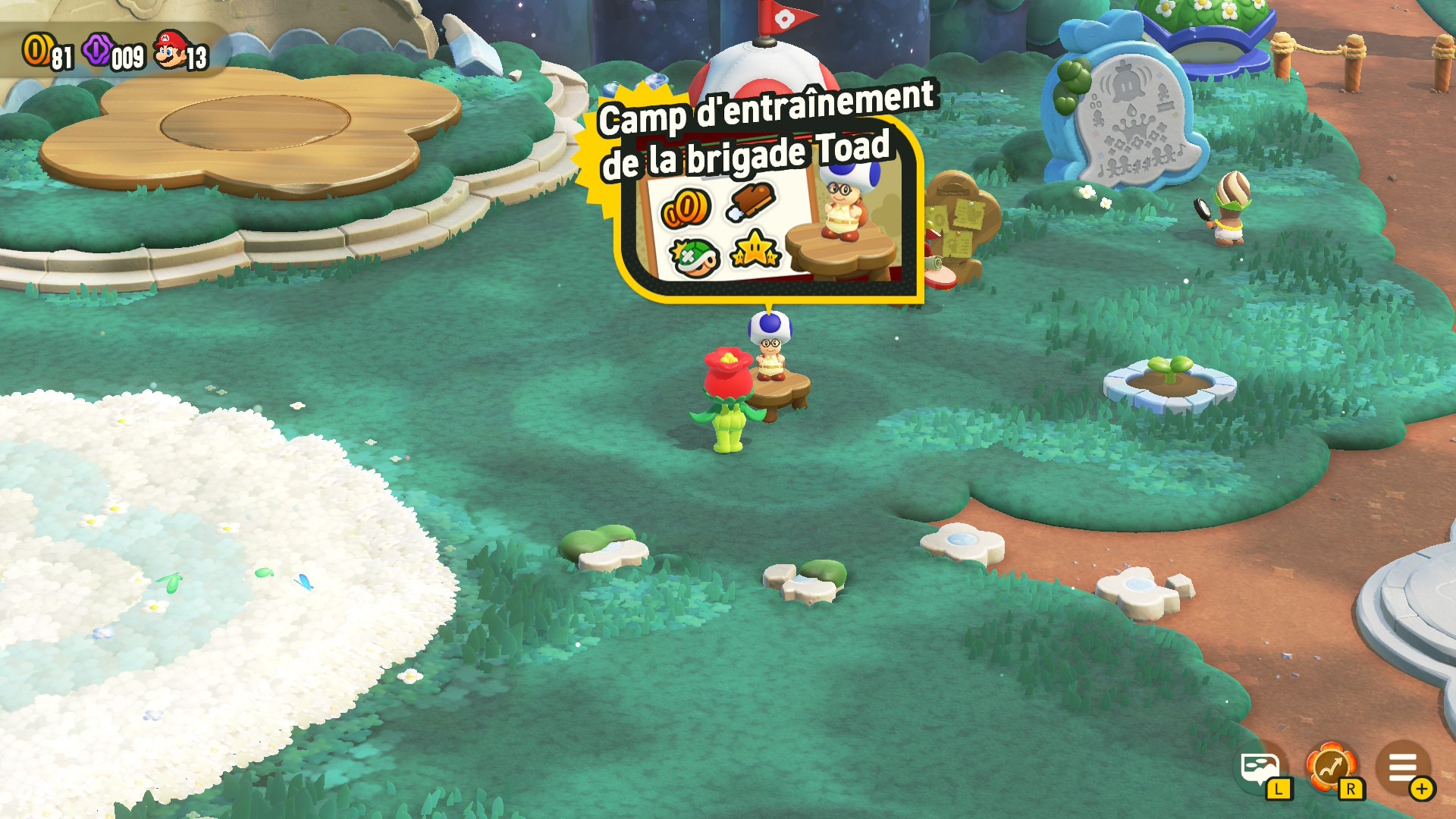Open the world map view icon
The height and width of the screenshot is (819, 1456).
[x=1260, y=769]
